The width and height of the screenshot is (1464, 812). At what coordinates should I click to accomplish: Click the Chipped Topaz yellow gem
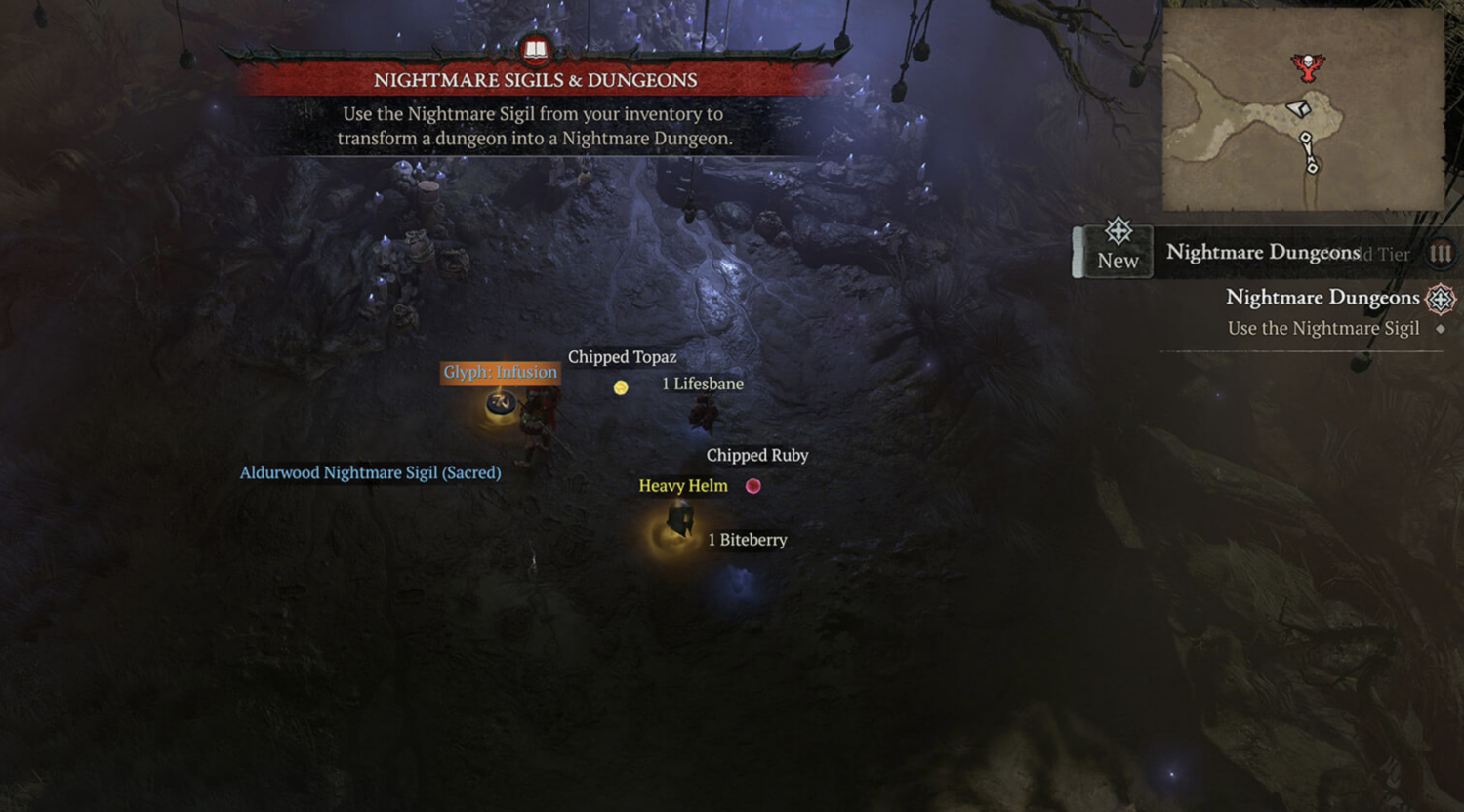[x=621, y=386]
